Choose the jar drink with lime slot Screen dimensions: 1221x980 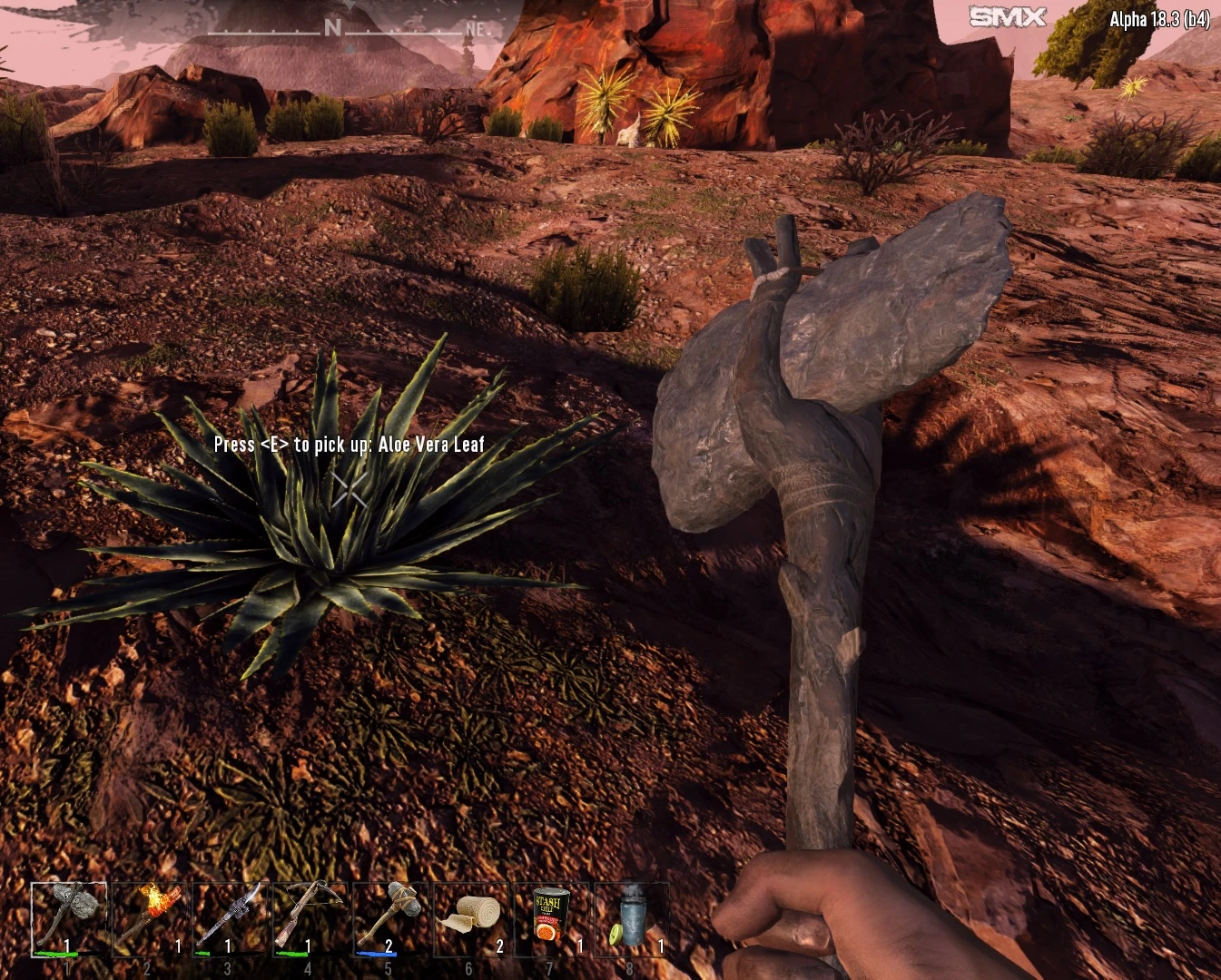pyautogui.click(x=631, y=919)
